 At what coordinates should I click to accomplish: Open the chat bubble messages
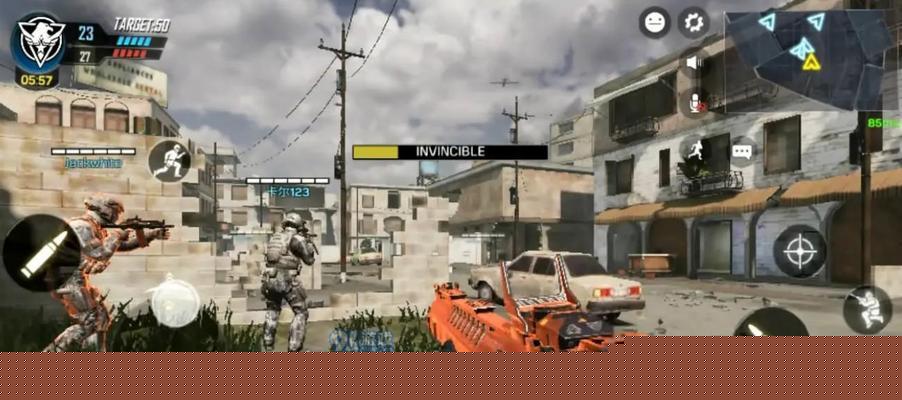pos(741,152)
